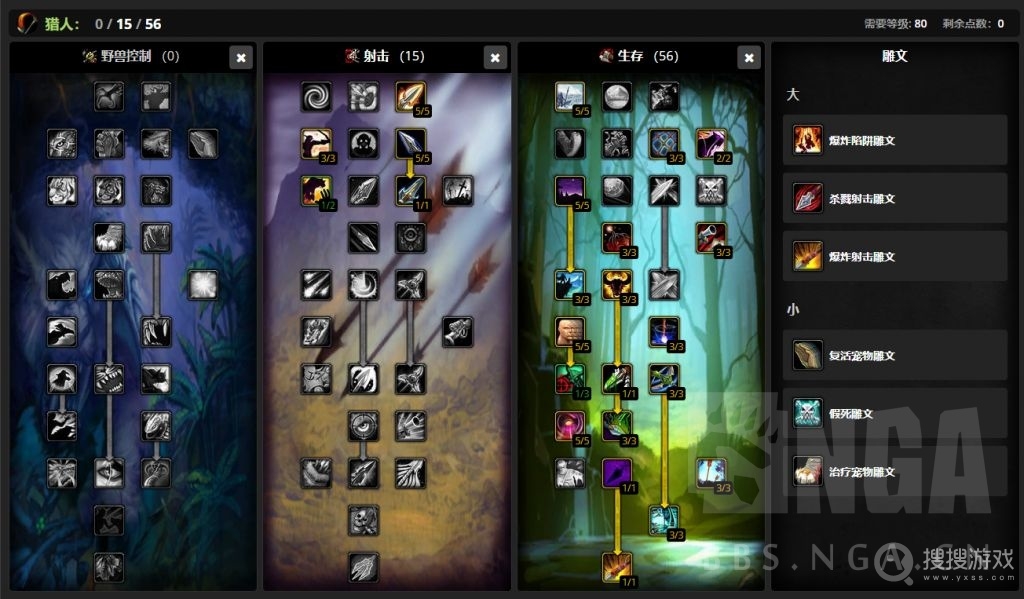
Task: Open the 爆炸射击雕文 glyph slot
Action: pyautogui.click(x=895, y=256)
